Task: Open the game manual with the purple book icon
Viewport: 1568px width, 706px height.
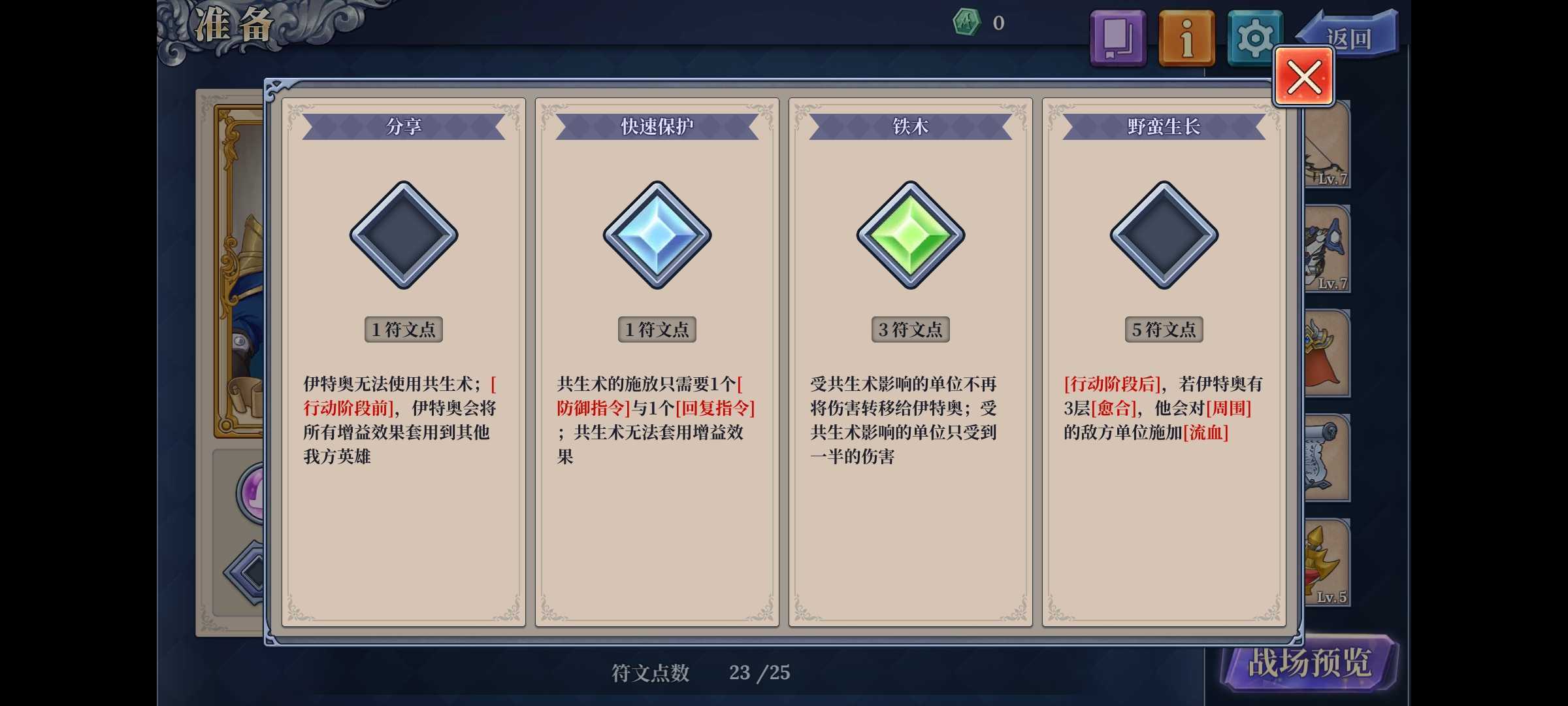Action: [x=1117, y=37]
